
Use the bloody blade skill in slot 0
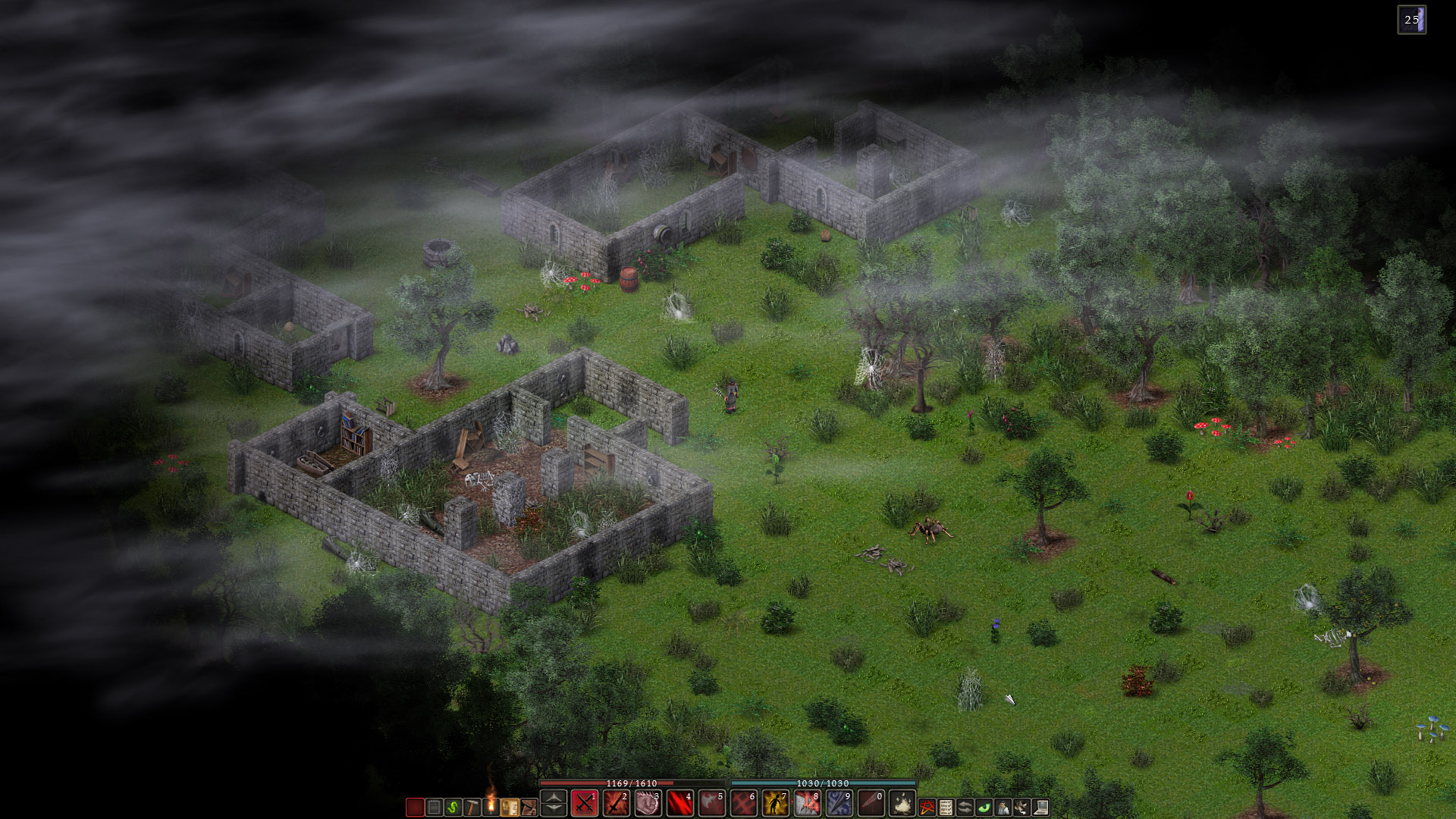871,803
